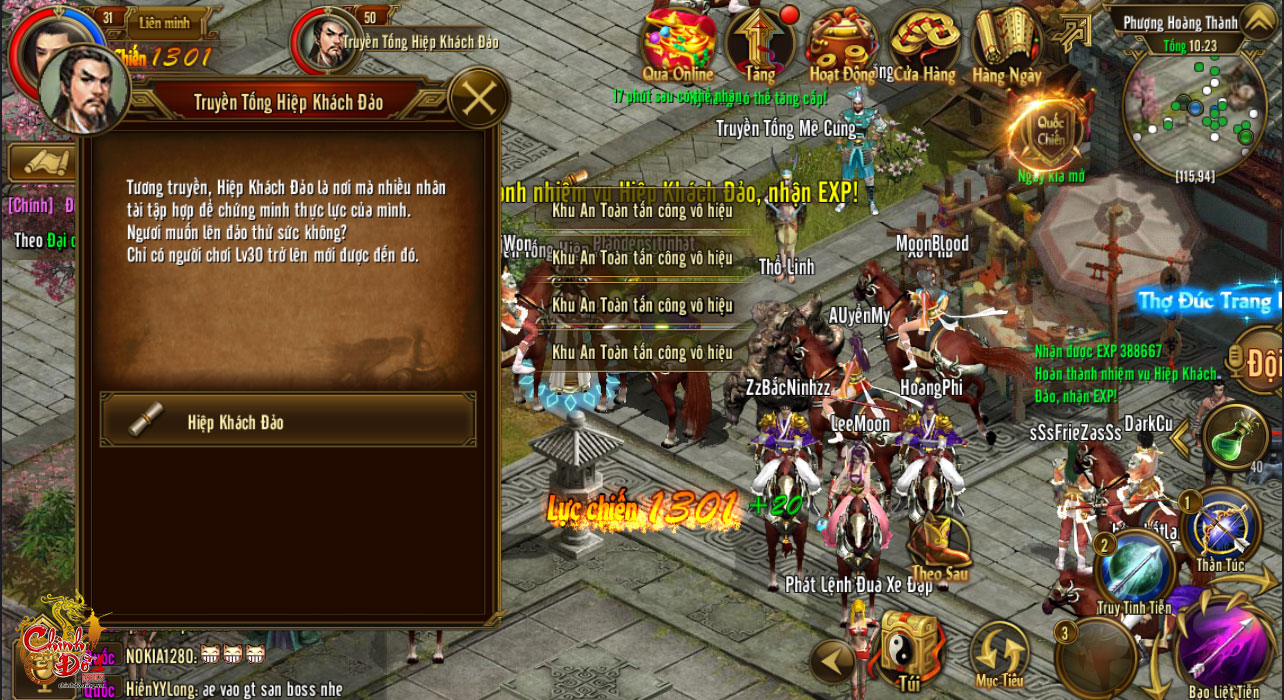1284x700 pixels.
Task: Choose the Hiệp Khách Đảo dialogue option
Action: click(x=288, y=420)
